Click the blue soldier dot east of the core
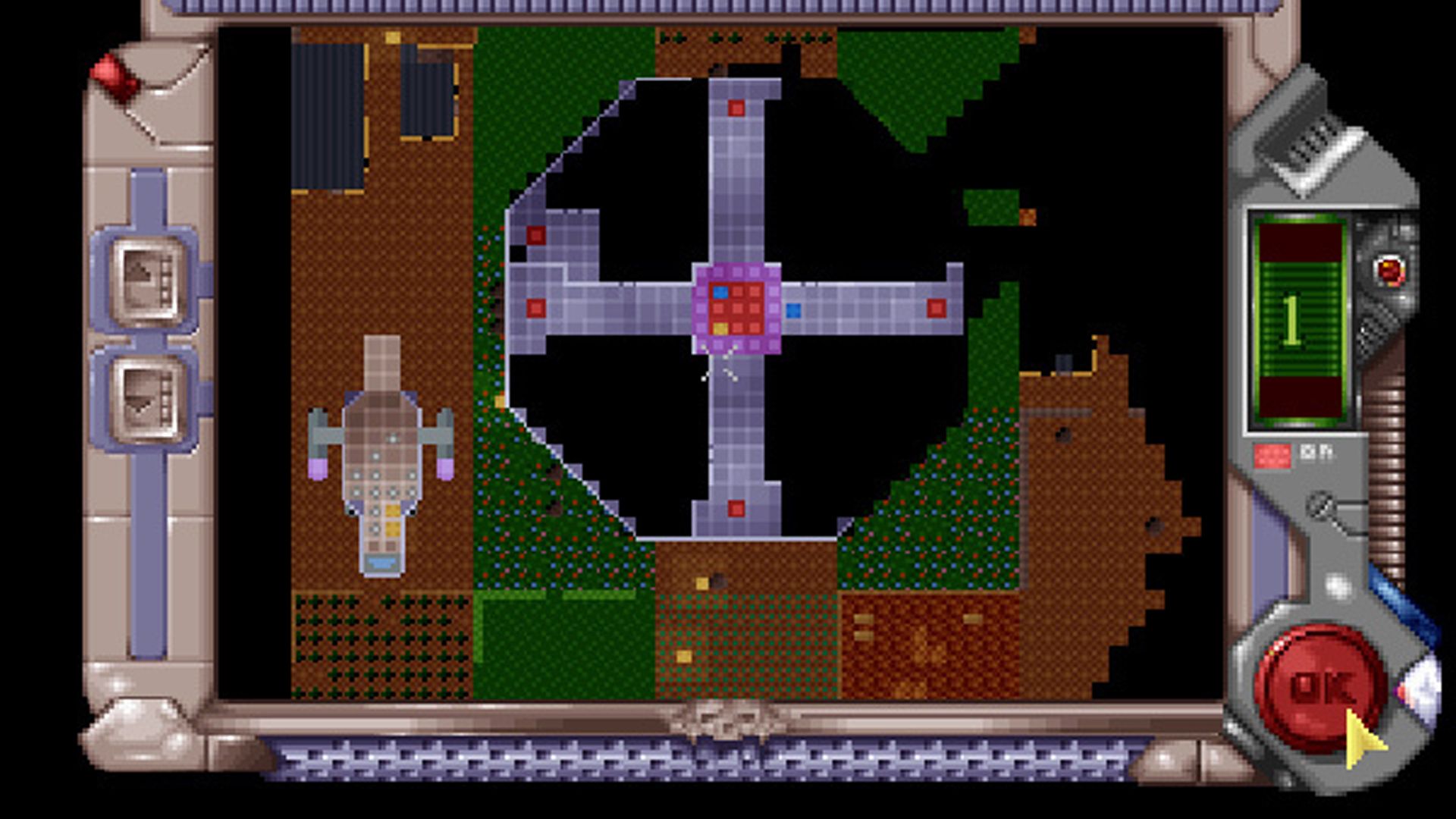This screenshot has width=1456, height=819. click(x=795, y=309)
